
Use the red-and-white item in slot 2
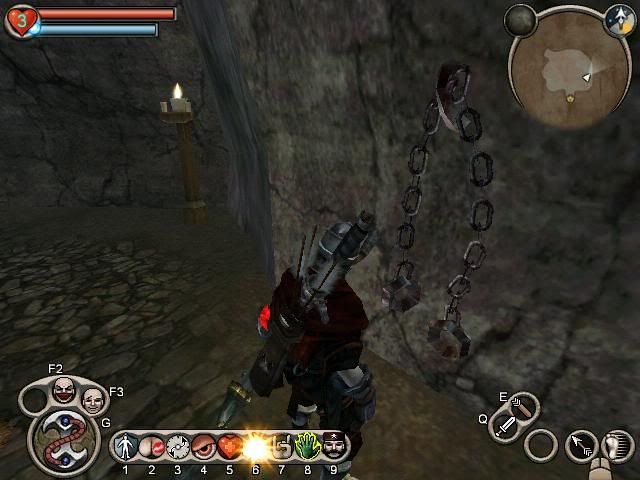(152, 446)
